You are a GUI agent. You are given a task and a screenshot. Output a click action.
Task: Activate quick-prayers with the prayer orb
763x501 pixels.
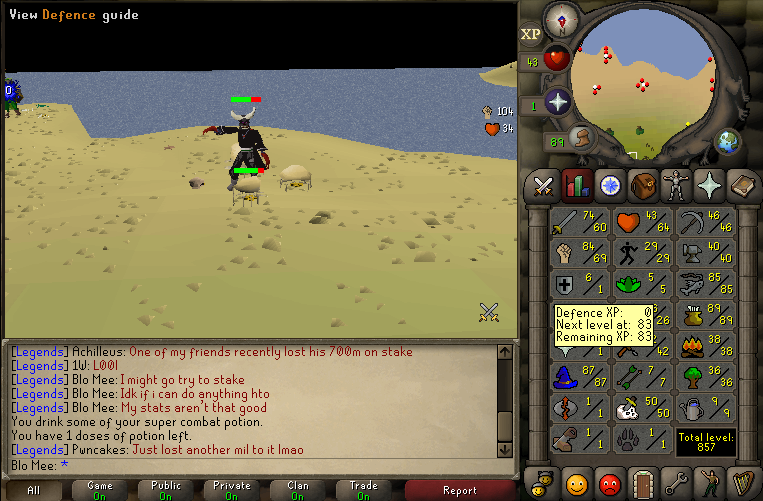click(x=557, y=101)
